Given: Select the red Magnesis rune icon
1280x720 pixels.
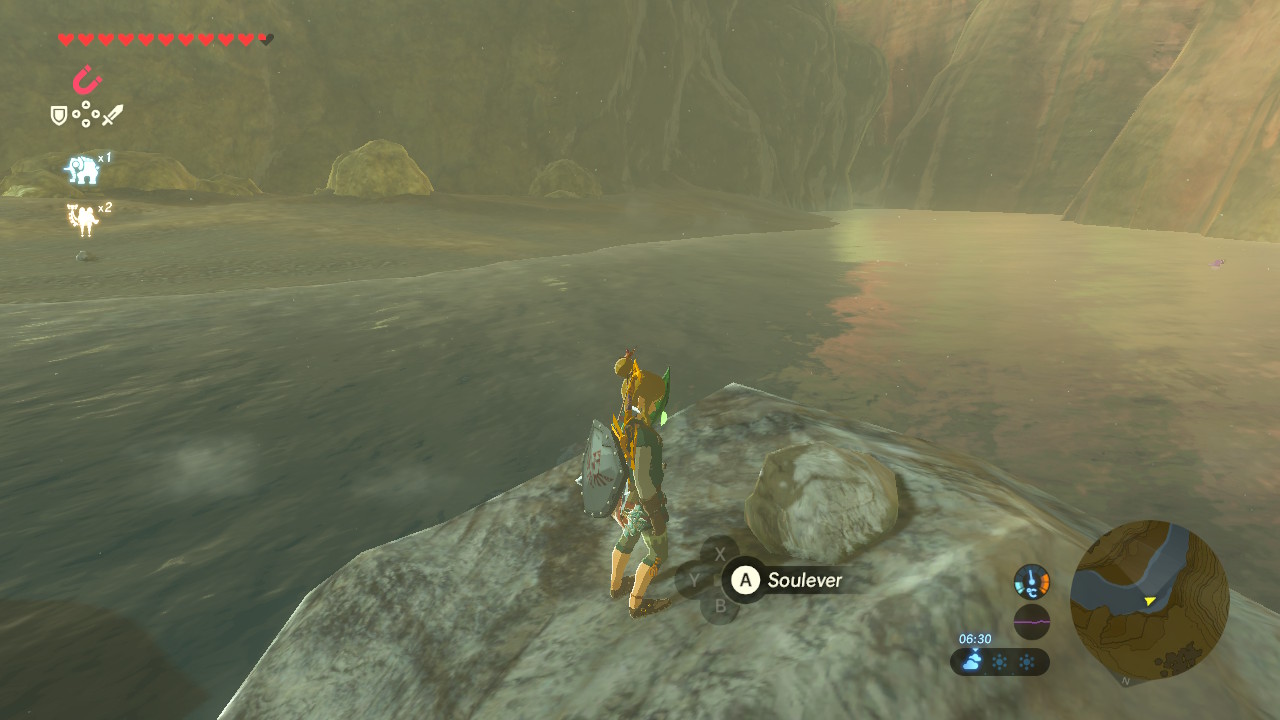Looking at the screenshot, I should coord(87,79).
